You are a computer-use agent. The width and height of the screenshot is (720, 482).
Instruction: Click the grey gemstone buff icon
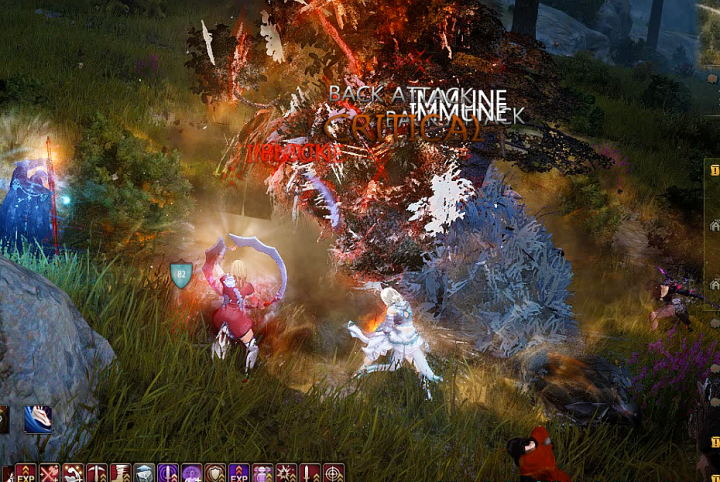click(144, 473)
